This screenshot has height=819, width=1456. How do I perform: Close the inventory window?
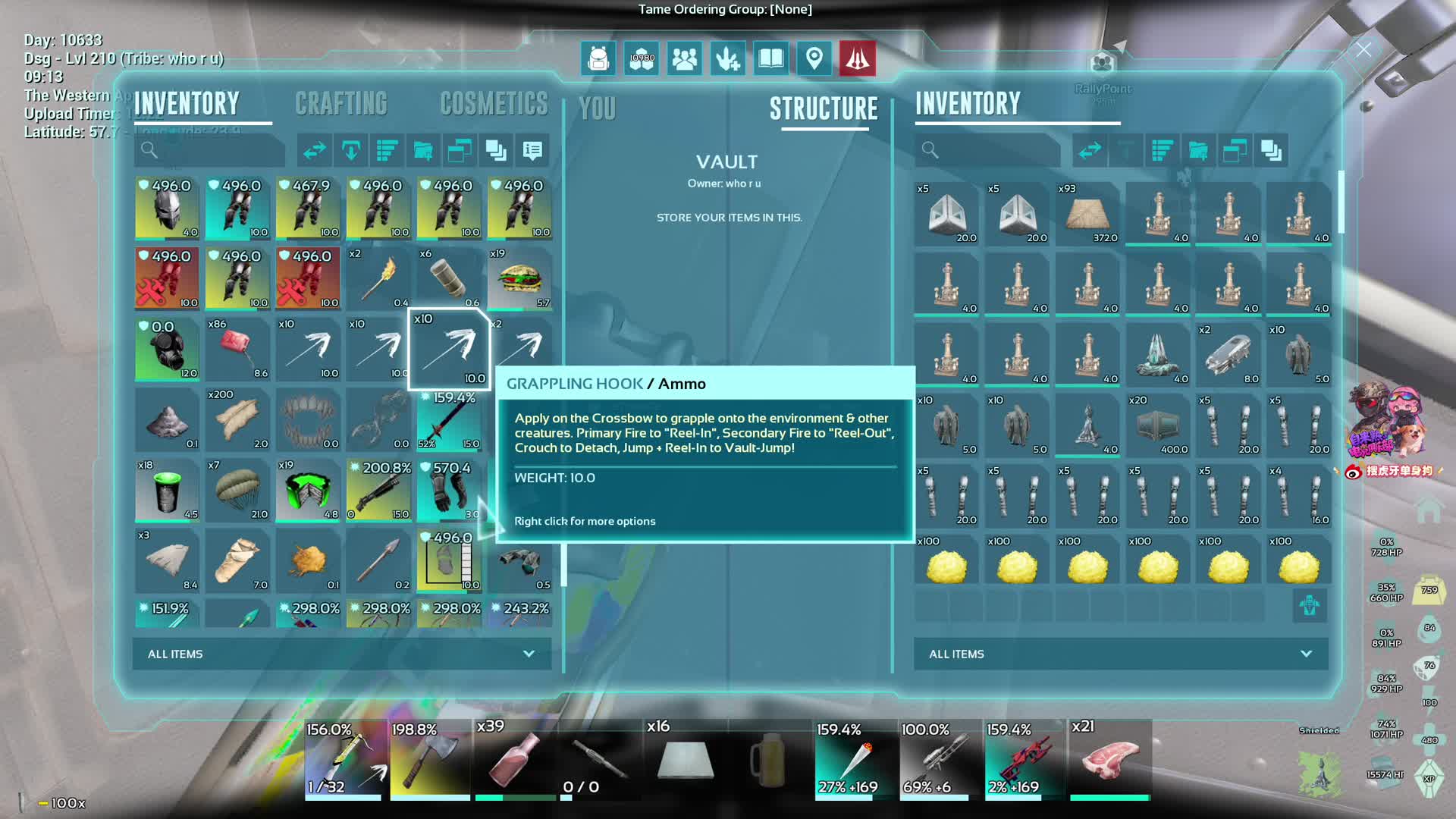1363,50
